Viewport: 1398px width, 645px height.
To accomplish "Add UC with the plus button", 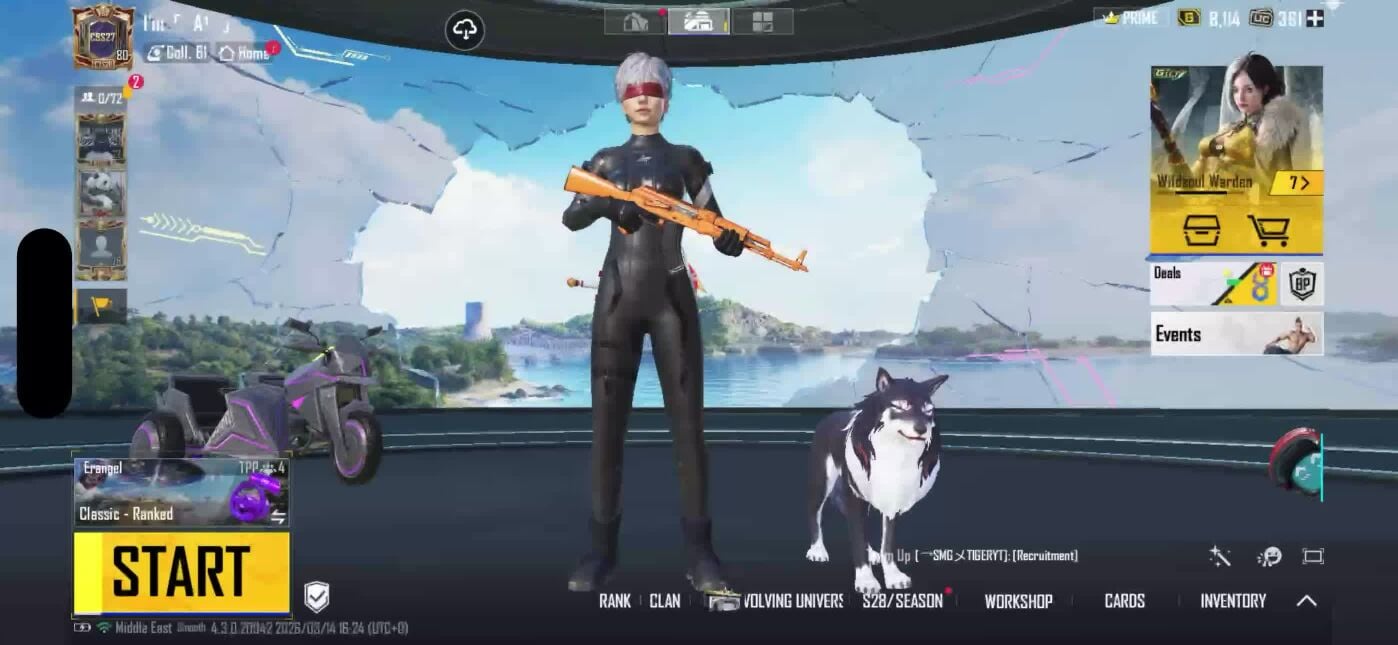I will click(1314, 18).
